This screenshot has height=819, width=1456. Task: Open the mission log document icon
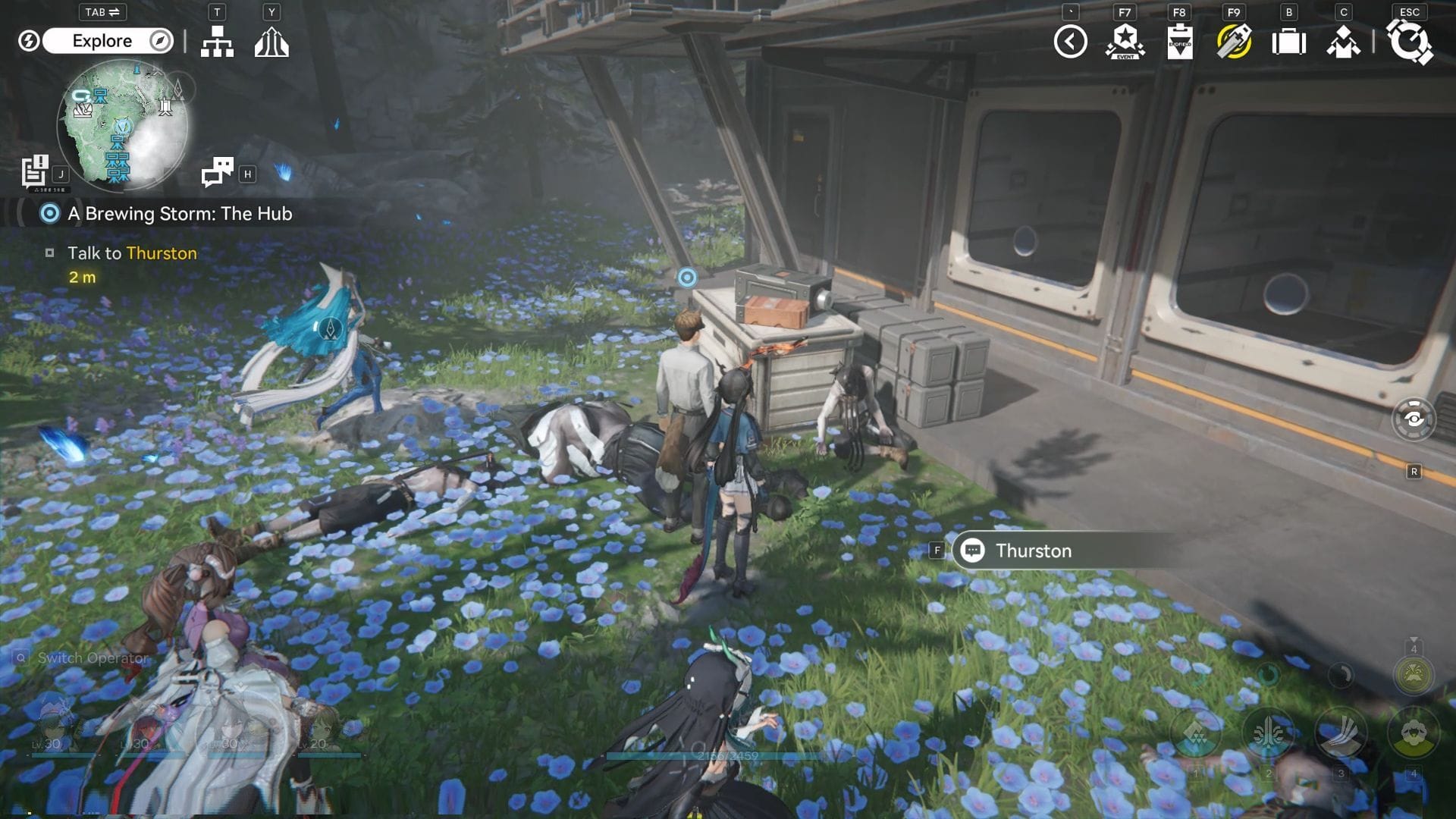[35, 171]
